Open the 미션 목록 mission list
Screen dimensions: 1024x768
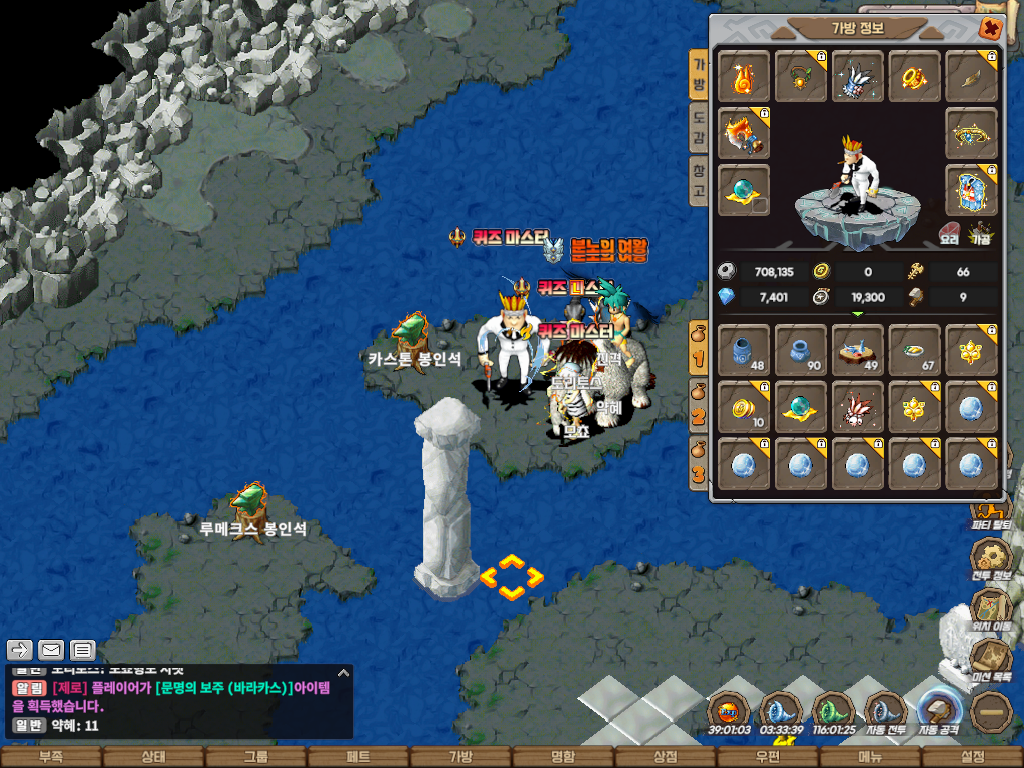point(991,662)
